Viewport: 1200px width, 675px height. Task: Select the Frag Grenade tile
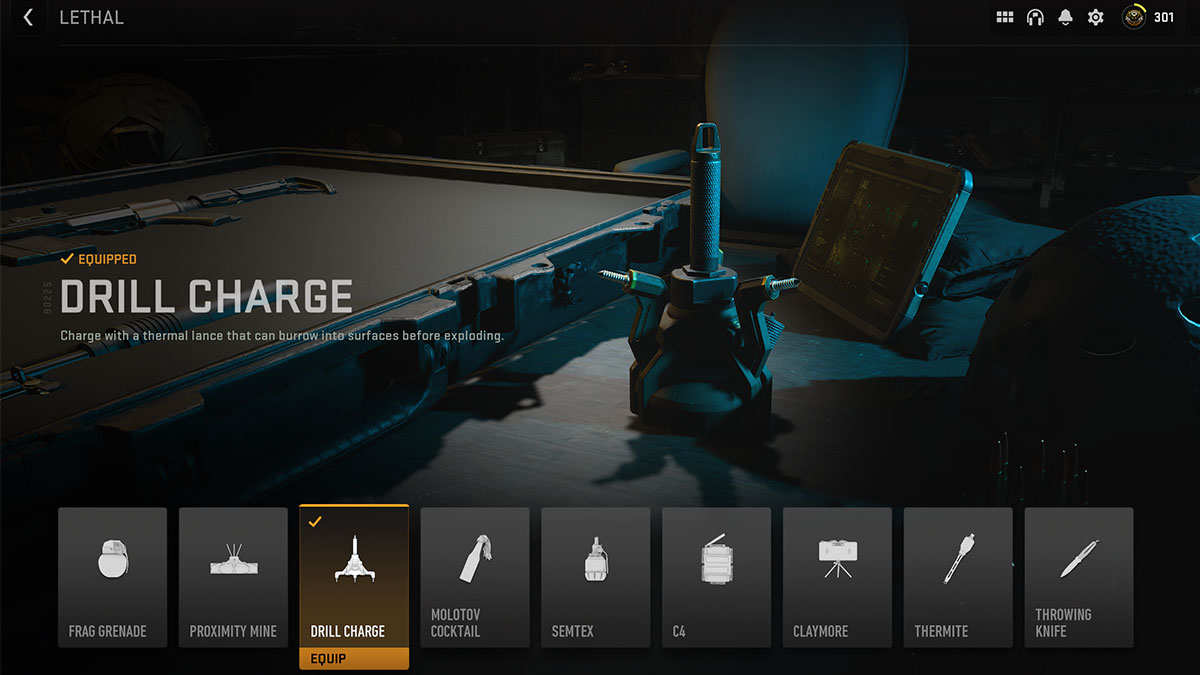point(112,577)
